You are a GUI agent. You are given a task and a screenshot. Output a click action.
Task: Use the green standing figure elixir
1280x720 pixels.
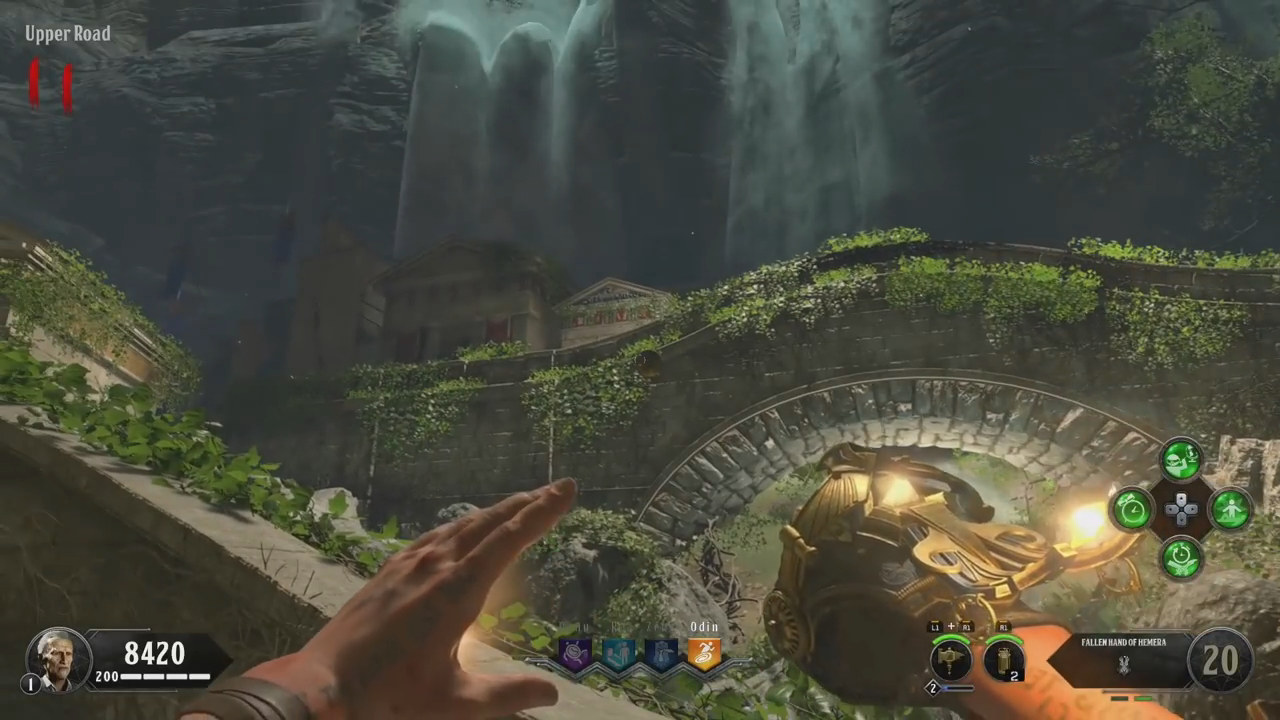[1230, 510]
